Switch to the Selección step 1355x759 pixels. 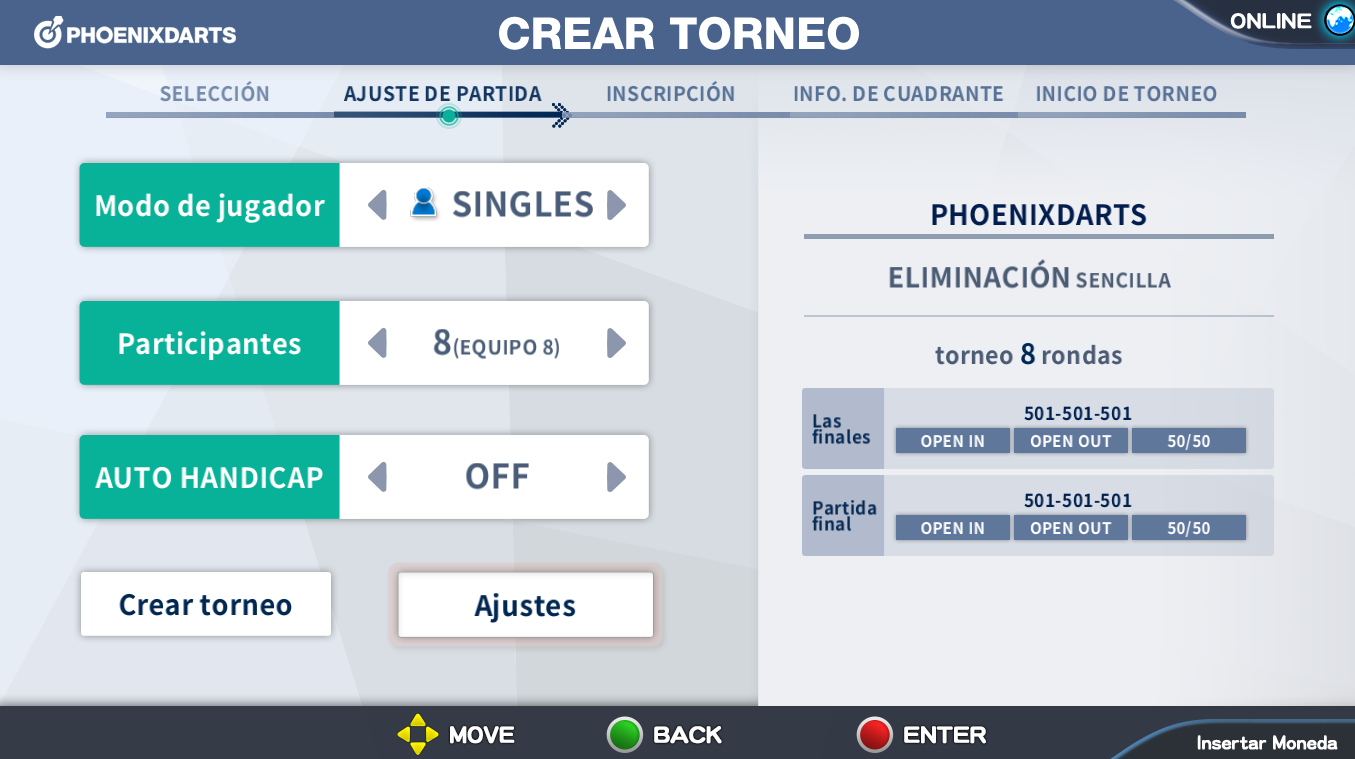(215, 94)
